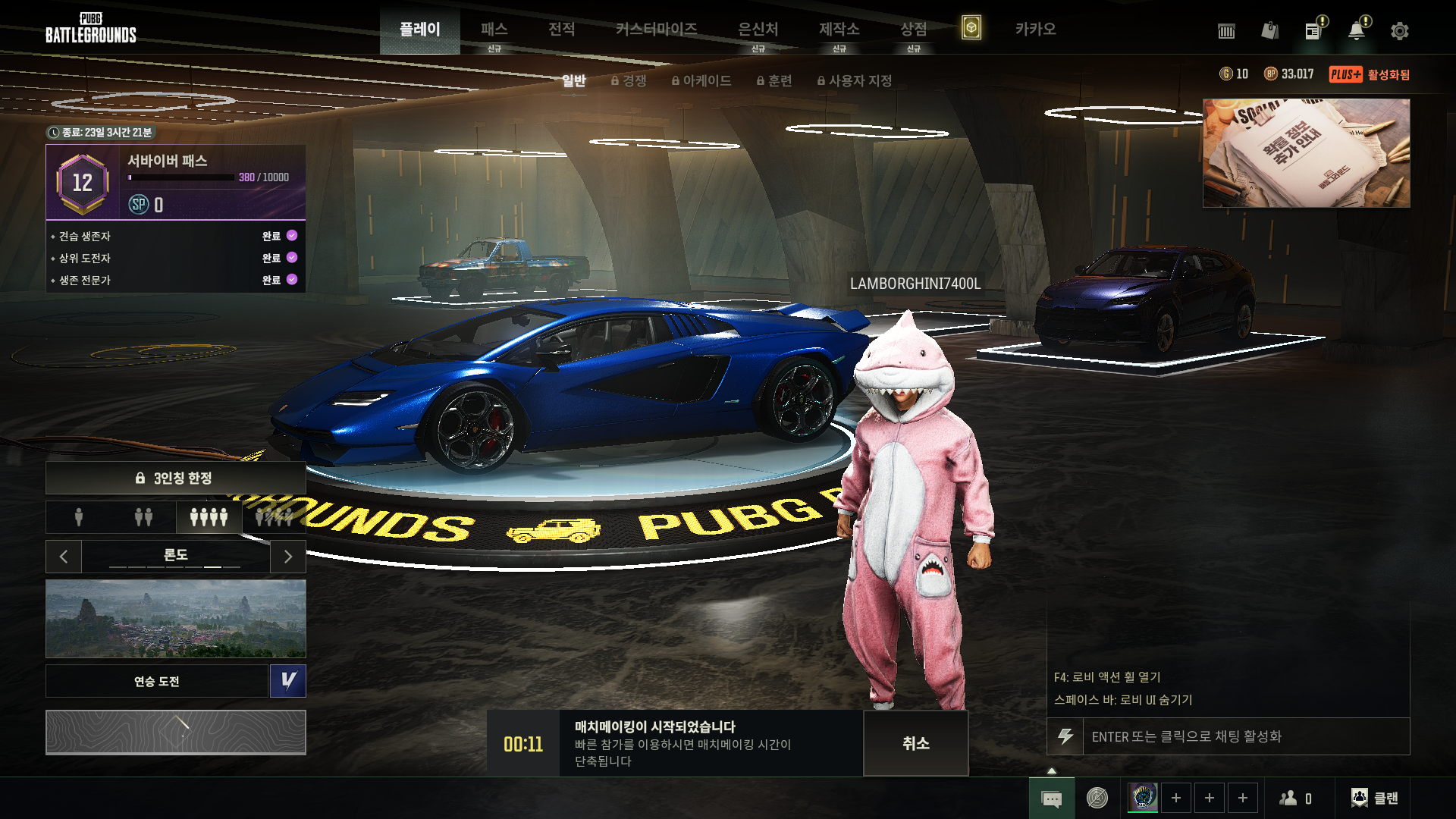Visit the 상점 store tab

[913, 30]
